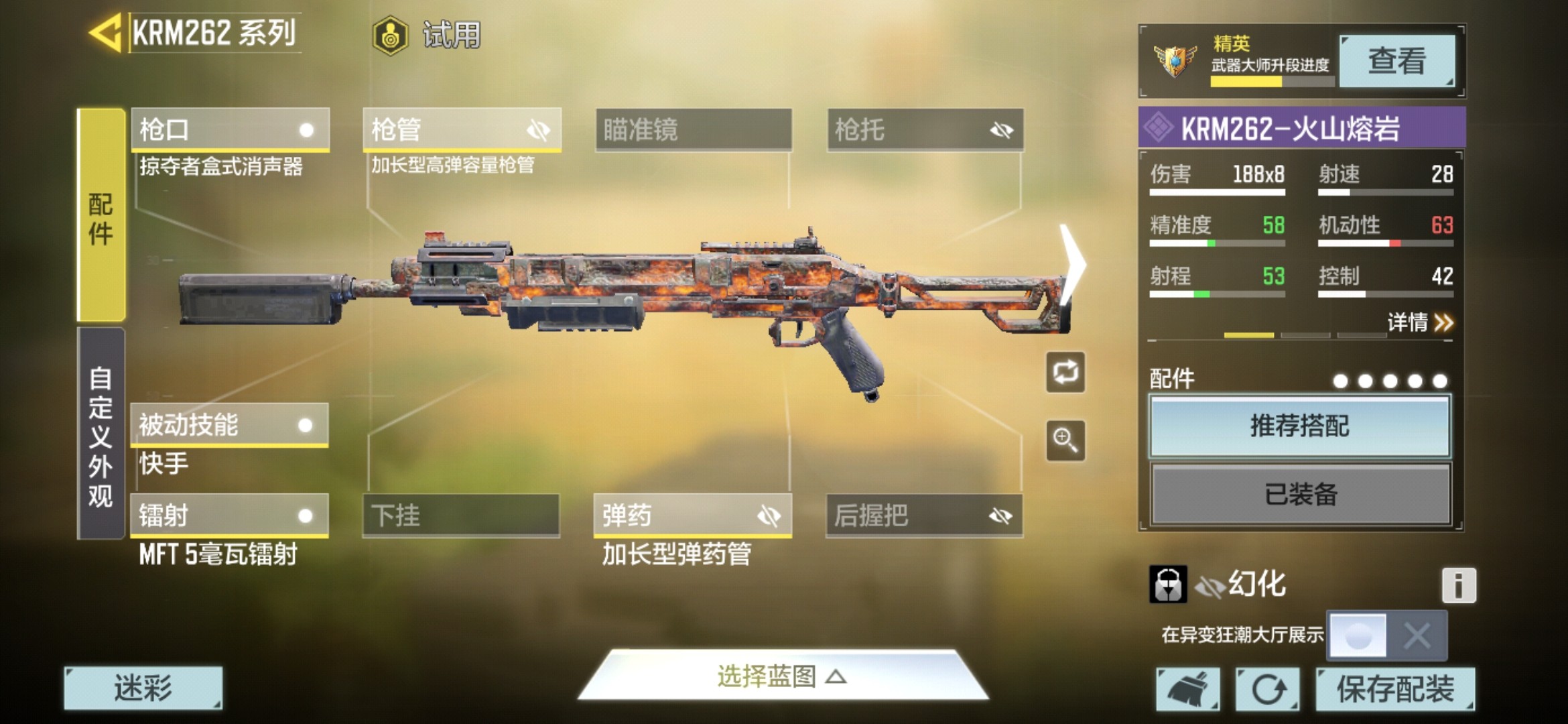Choose the 瞄准镜 optic slot
The width and height of the screenshot is (1568, 724).
[694, 129]
